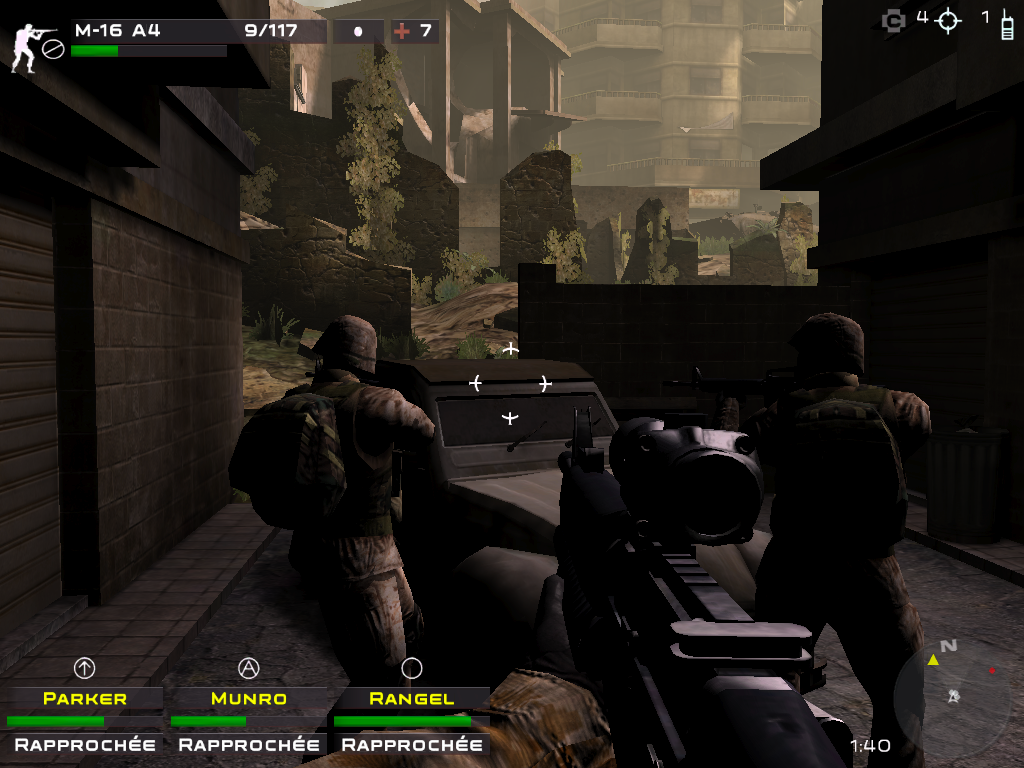Click the red cross medkit icon
Screen dimensions: 1024x768
[x=402, y=31]
